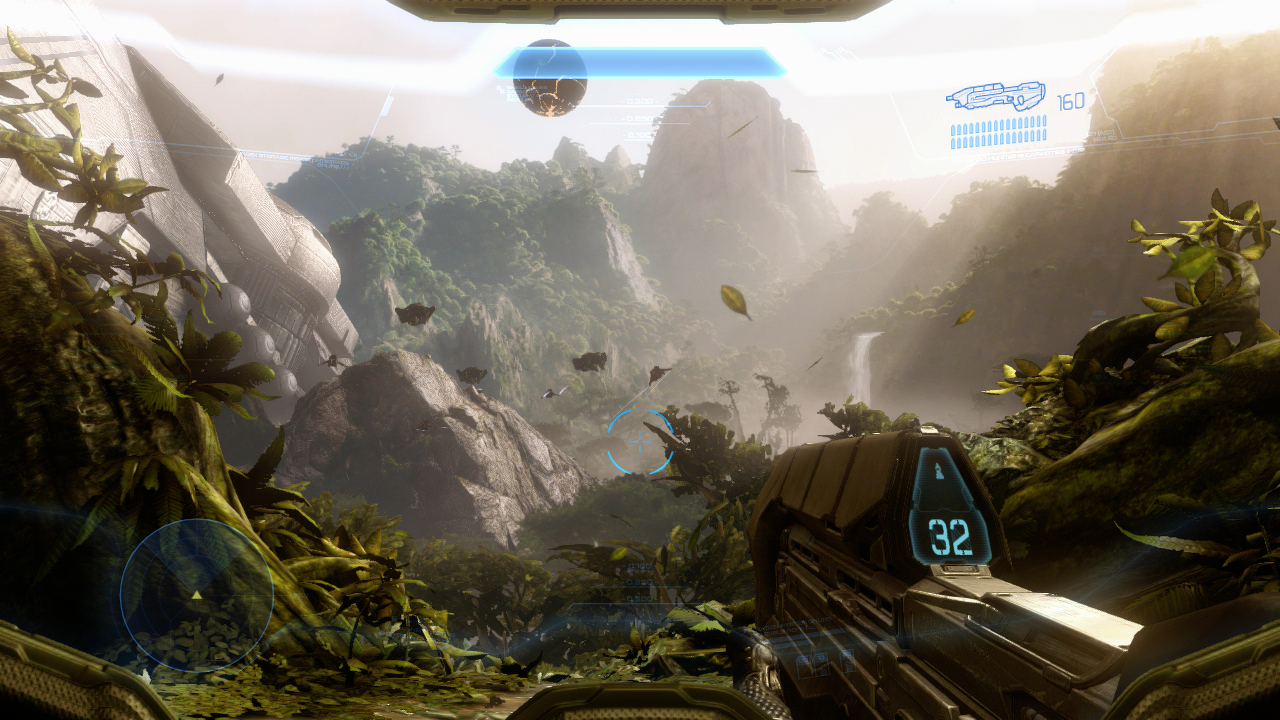Select the assault rifle weapon icon
1280x720 pixels.
point(995,97)
